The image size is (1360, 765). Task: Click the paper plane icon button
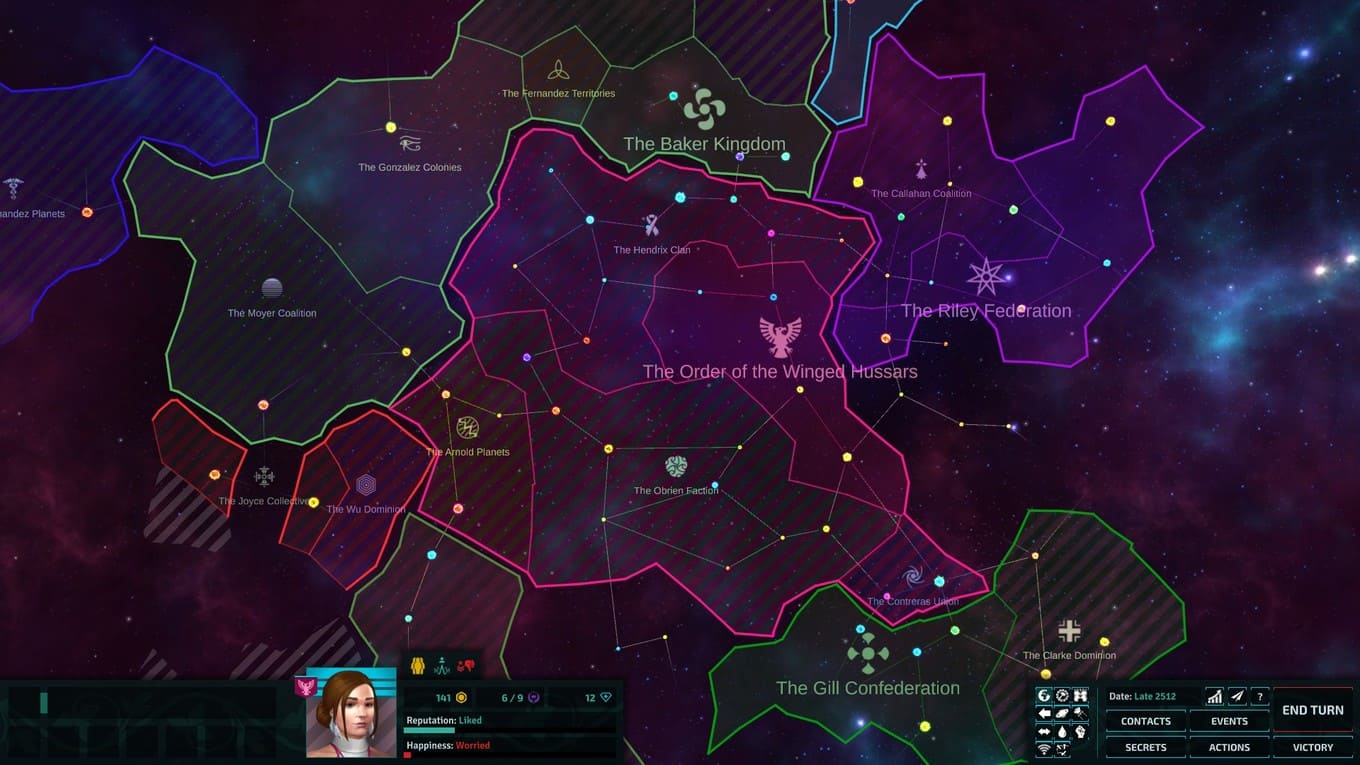[x=1237, y=696]
